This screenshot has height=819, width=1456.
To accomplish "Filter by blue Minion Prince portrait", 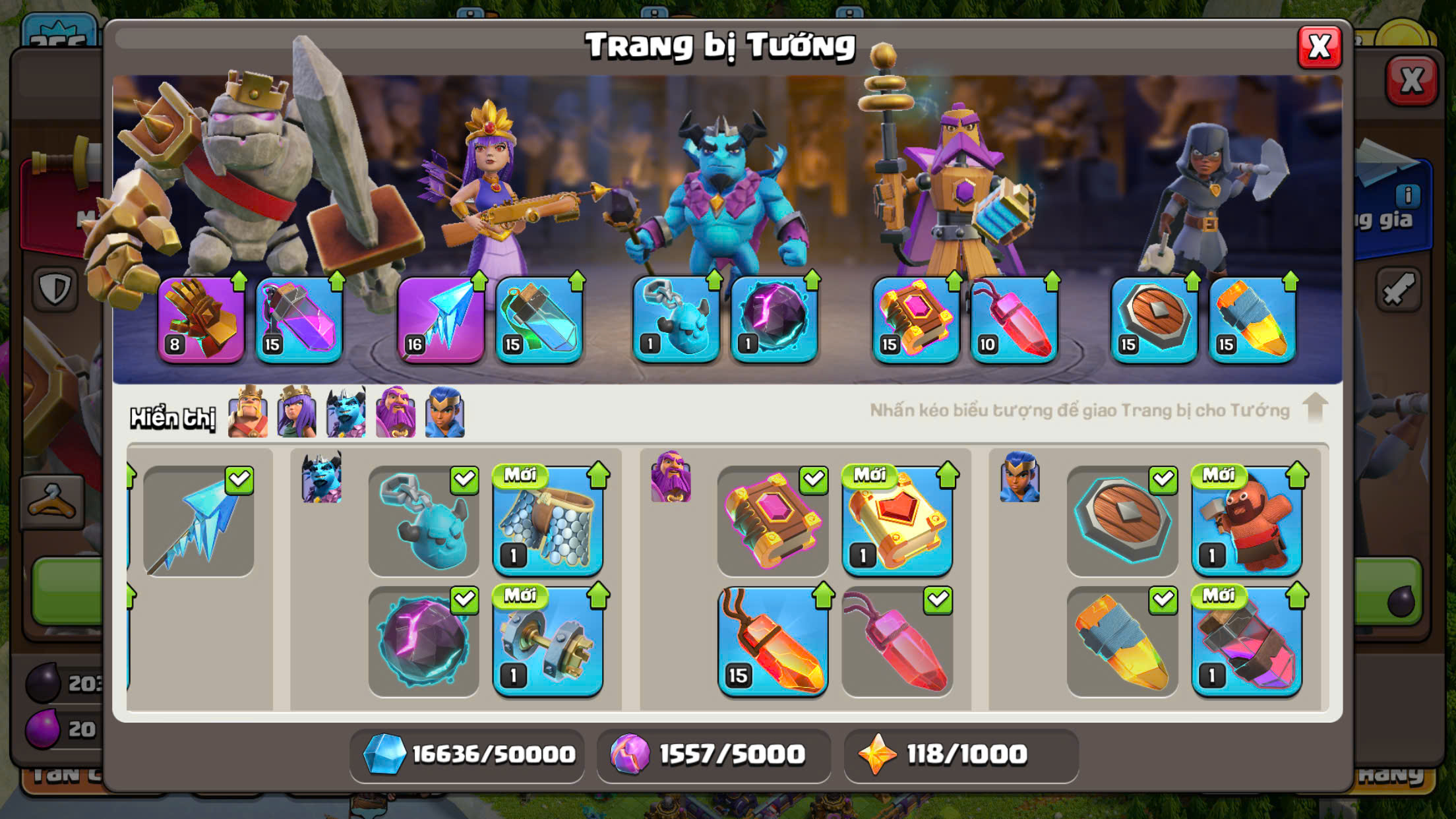I will [x=346, y=413].
